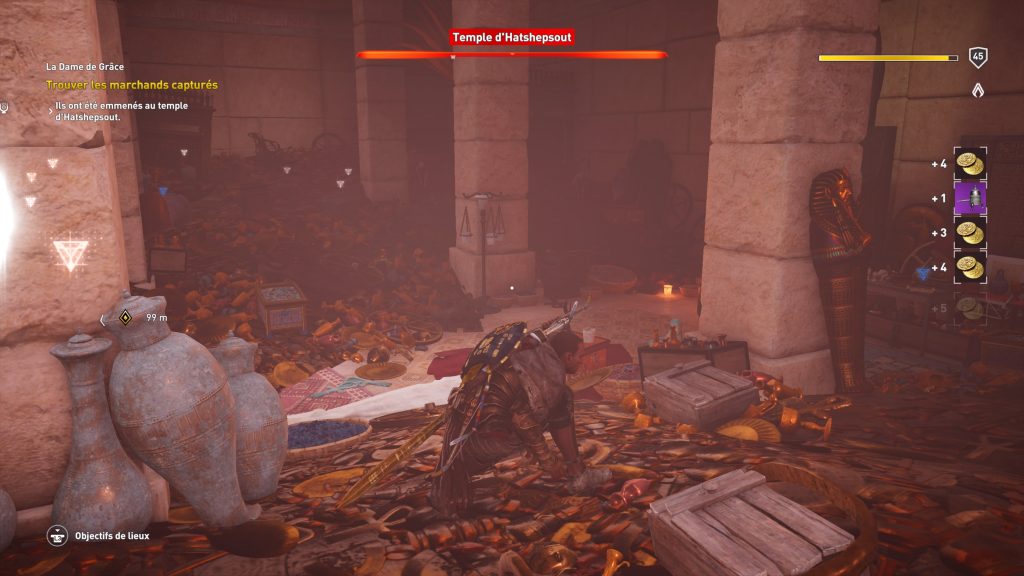This screenshot has height=576, width=1024.
Task: Select the large glowing triangle treasure marker
Action: pyautogui.click(x=70, y=253)
